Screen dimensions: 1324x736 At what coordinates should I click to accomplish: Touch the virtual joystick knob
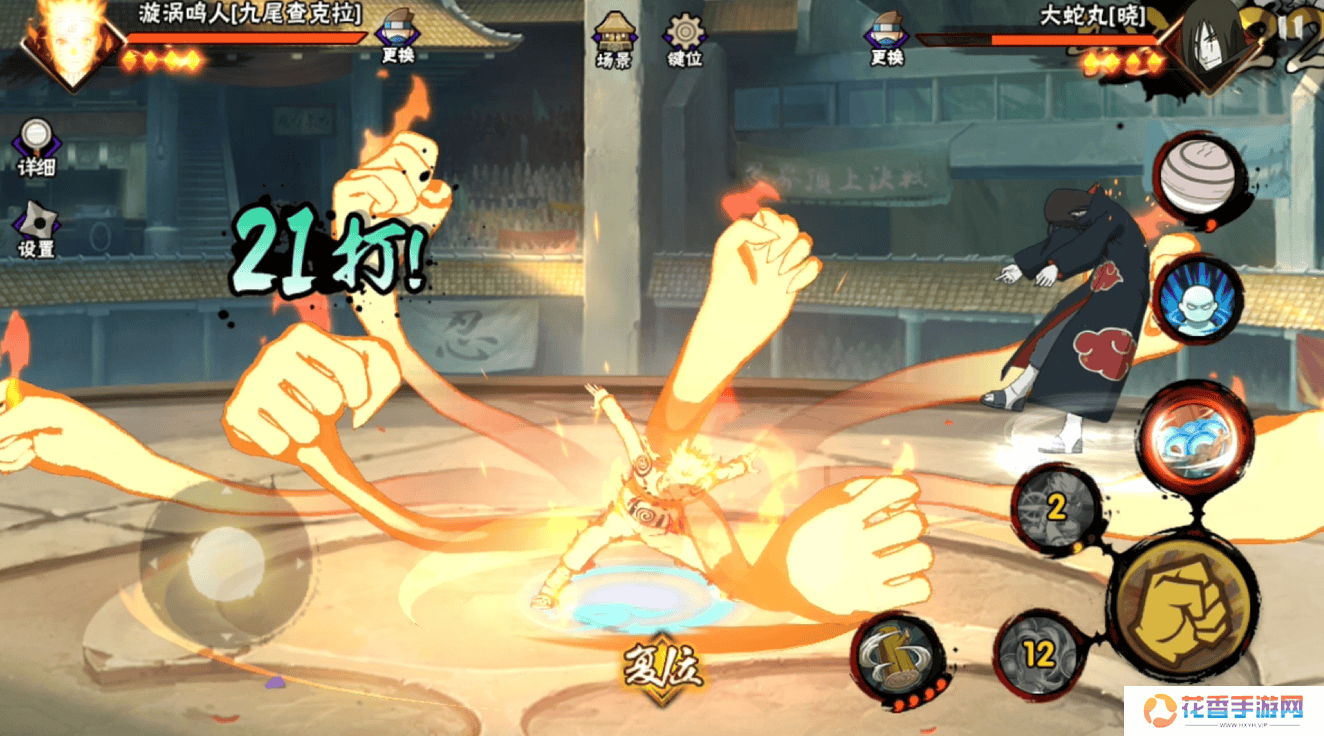pyautogui.click(x=226, y=564)
